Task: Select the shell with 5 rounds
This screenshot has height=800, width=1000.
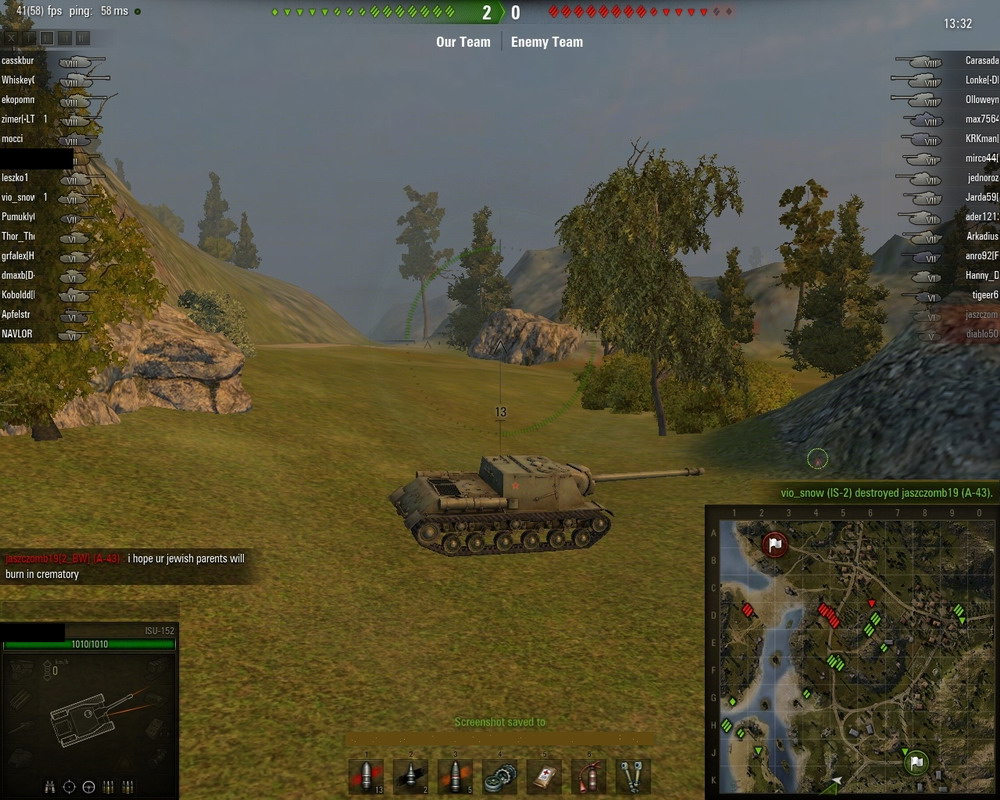Action: pos(455,776)
